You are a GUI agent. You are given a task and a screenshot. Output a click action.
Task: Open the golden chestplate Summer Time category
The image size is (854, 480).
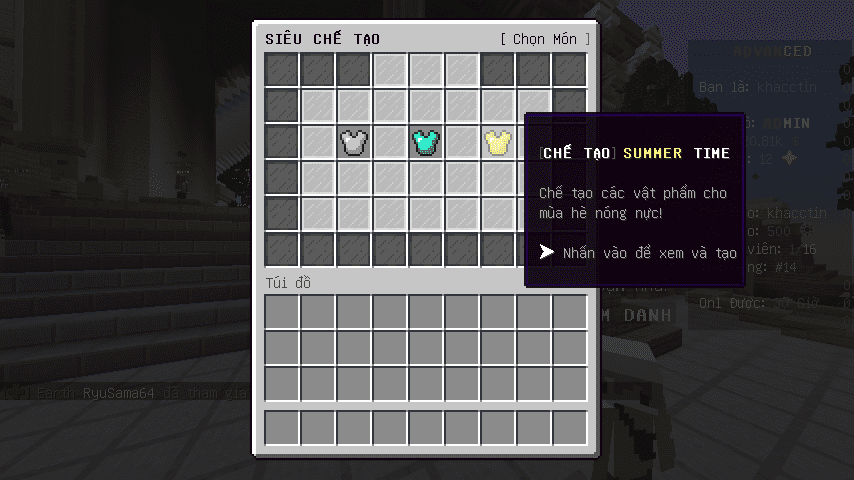pyautogui.click(x=497, y=142)
